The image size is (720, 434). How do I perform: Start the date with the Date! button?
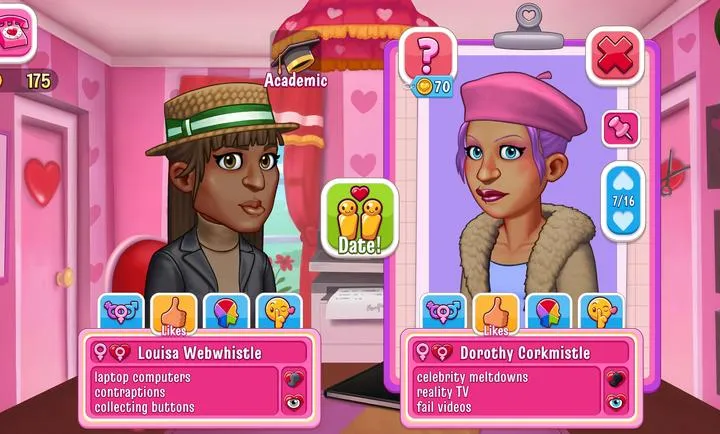click(x=359, y=218)
